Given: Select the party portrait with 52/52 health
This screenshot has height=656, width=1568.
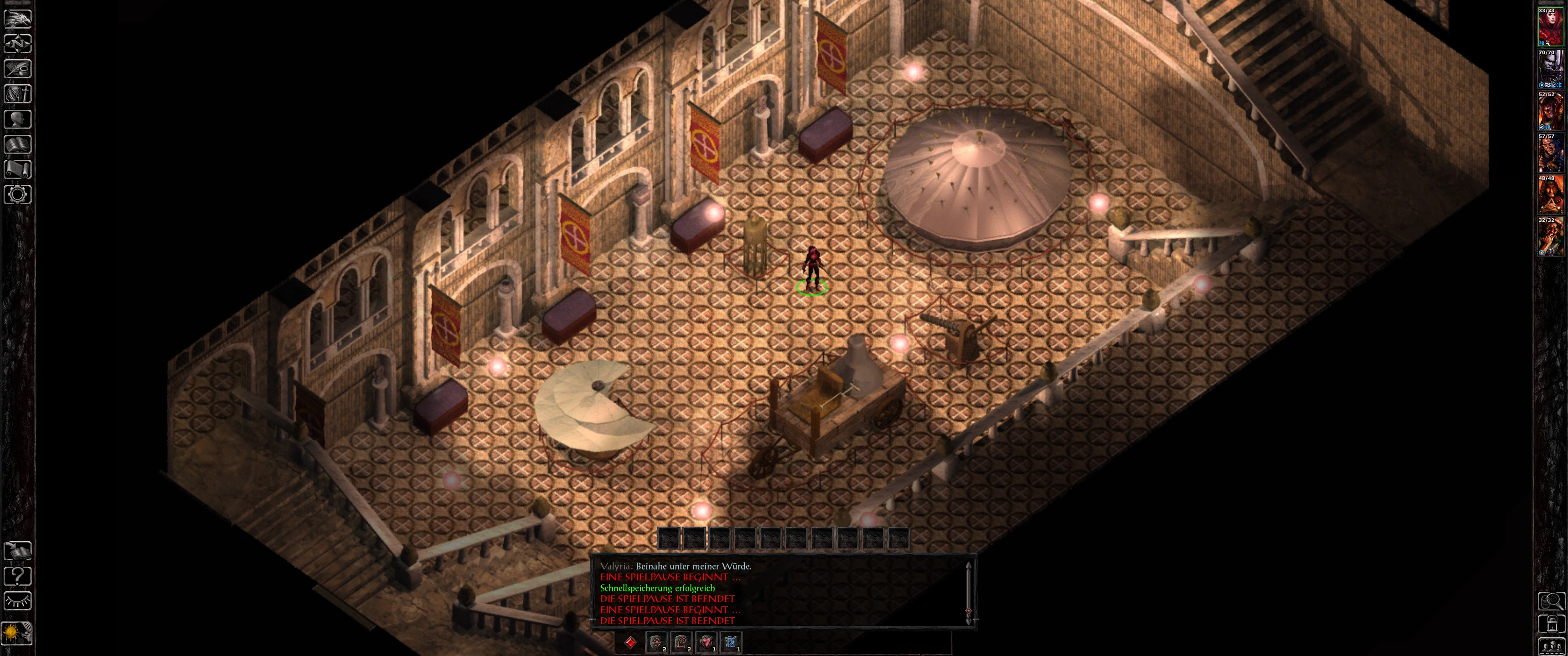Looking at the screenshot, I should (x=1550, y=111).
